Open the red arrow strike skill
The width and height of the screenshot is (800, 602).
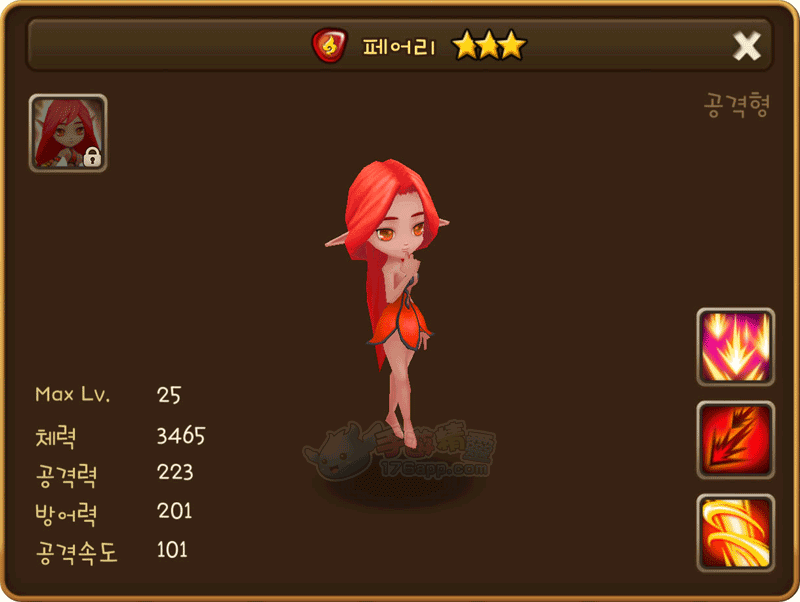click(x=736, y=440)
